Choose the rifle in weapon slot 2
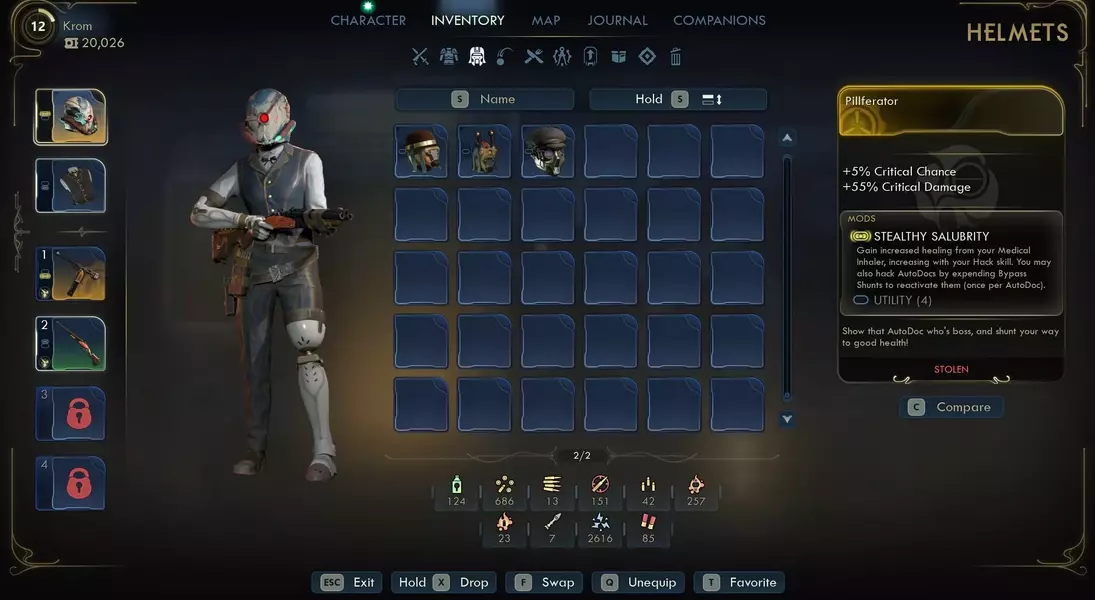The height and width of the screenshot is (600, 1095). tap(72, 343)
